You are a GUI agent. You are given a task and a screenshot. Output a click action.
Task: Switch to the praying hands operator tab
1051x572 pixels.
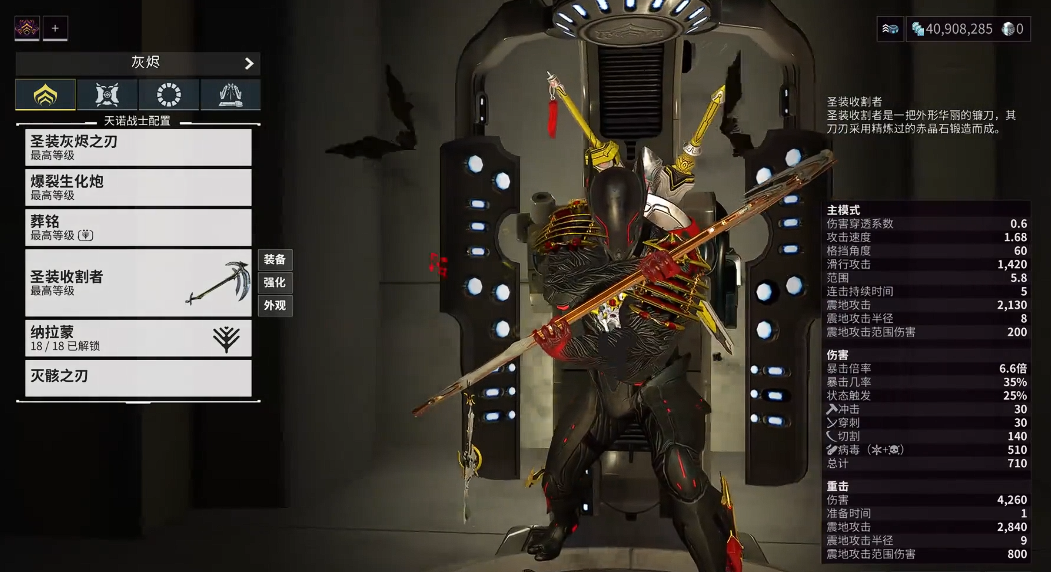[x=230, y=95]
